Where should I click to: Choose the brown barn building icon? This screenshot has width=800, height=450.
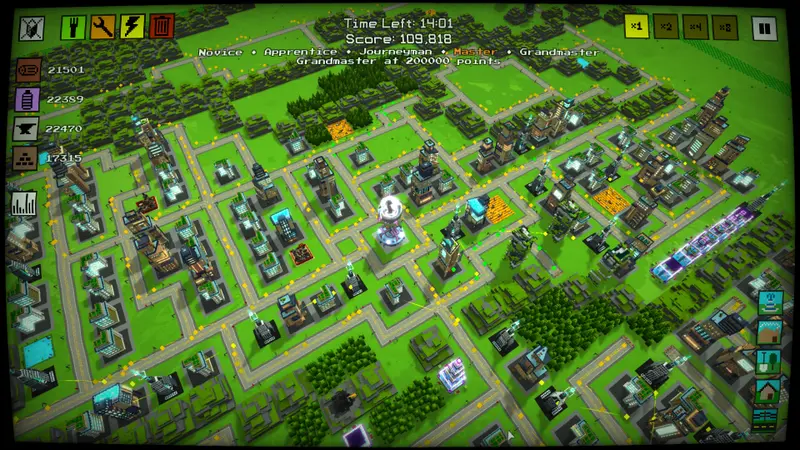click(769, 332)
